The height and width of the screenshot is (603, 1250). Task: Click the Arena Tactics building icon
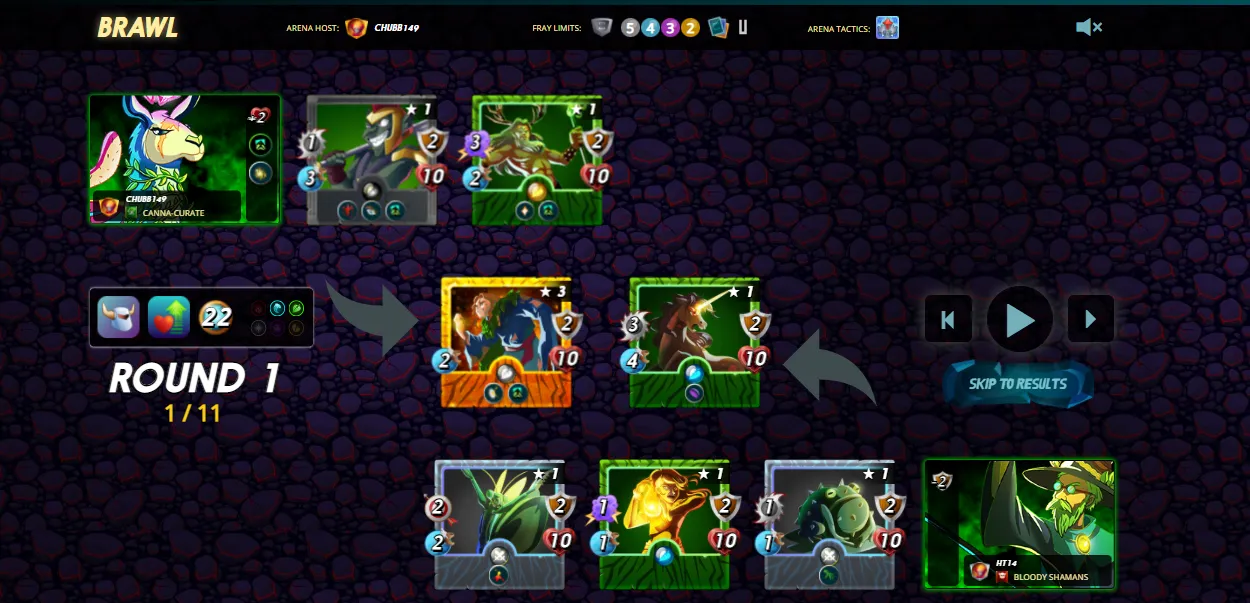[x=887, y=27]
